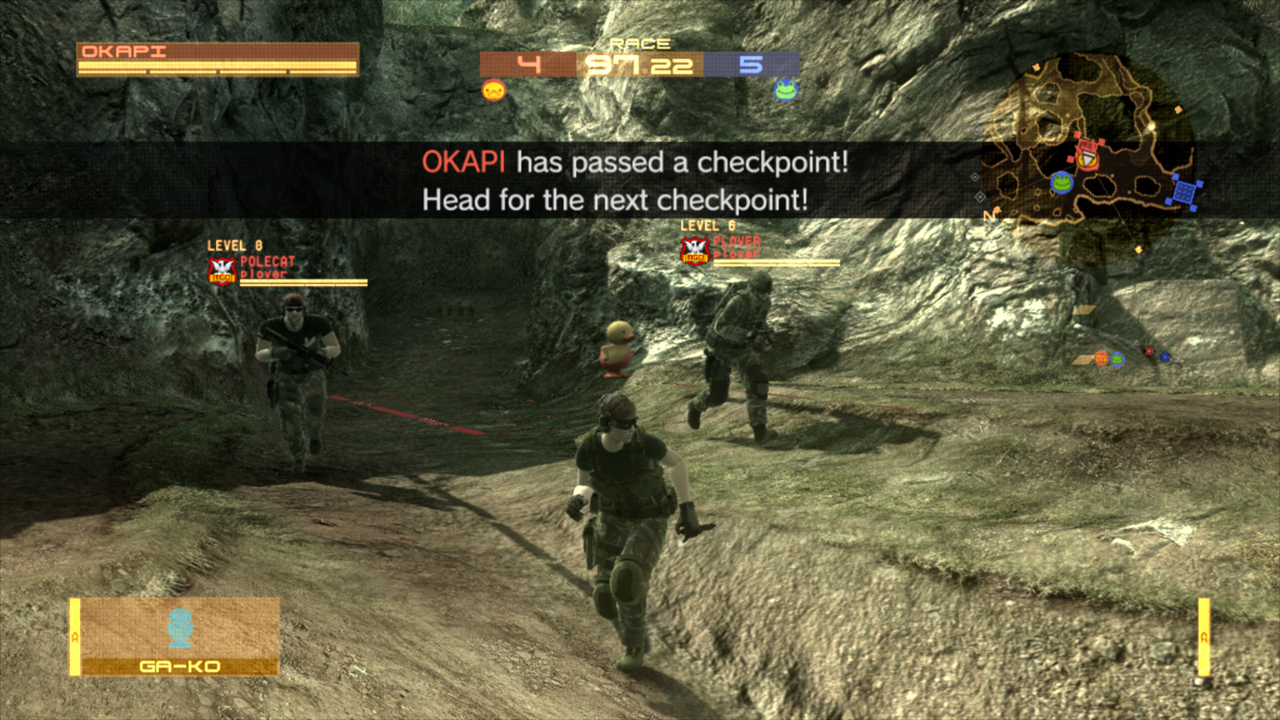Select the frog marker on the minimap

[1061, 182]
